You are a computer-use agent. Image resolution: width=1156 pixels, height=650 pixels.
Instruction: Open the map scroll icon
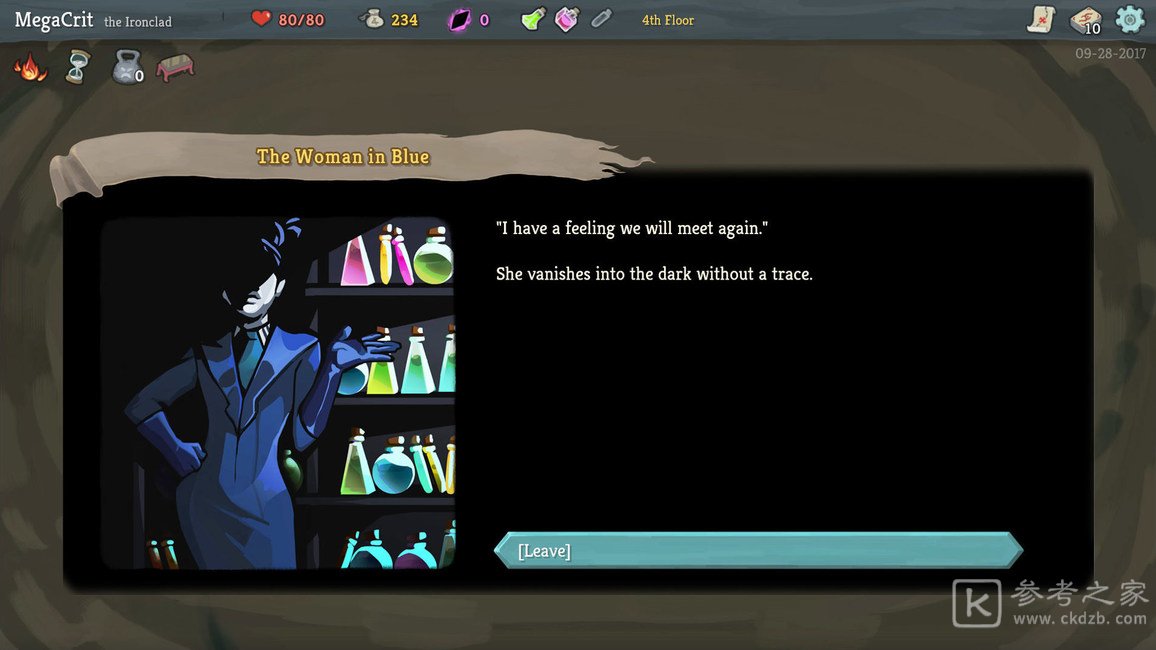1041,19
